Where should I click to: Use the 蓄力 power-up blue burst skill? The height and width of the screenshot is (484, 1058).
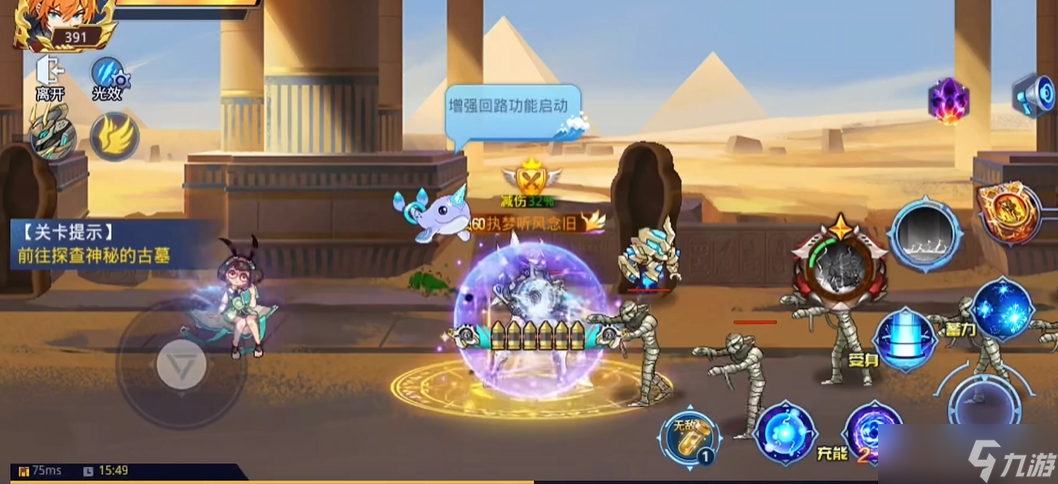pos(1003,308)
